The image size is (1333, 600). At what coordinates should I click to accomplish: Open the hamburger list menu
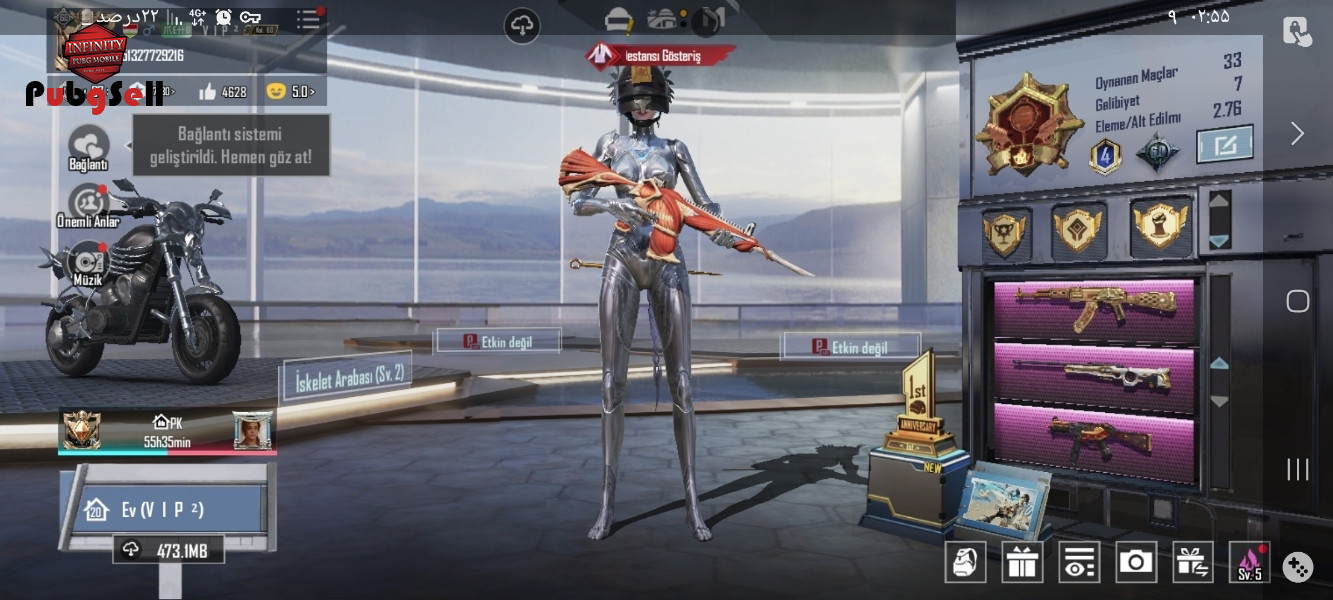coord(308,18)
